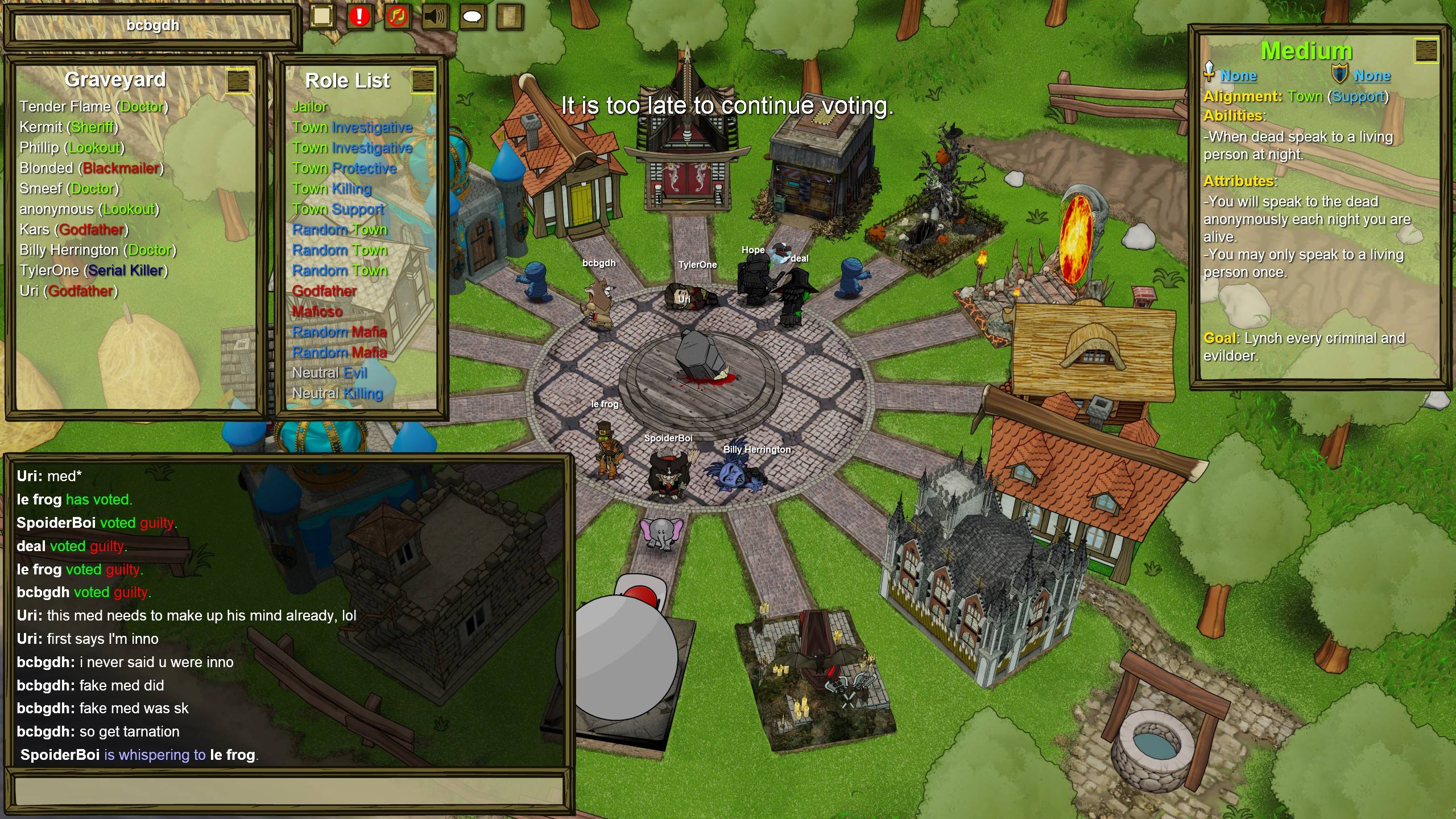Screen dimensions: 1456x819
Task: Open the report player exclamation icon
Action: pyautogui.click(x=358, y=15)
